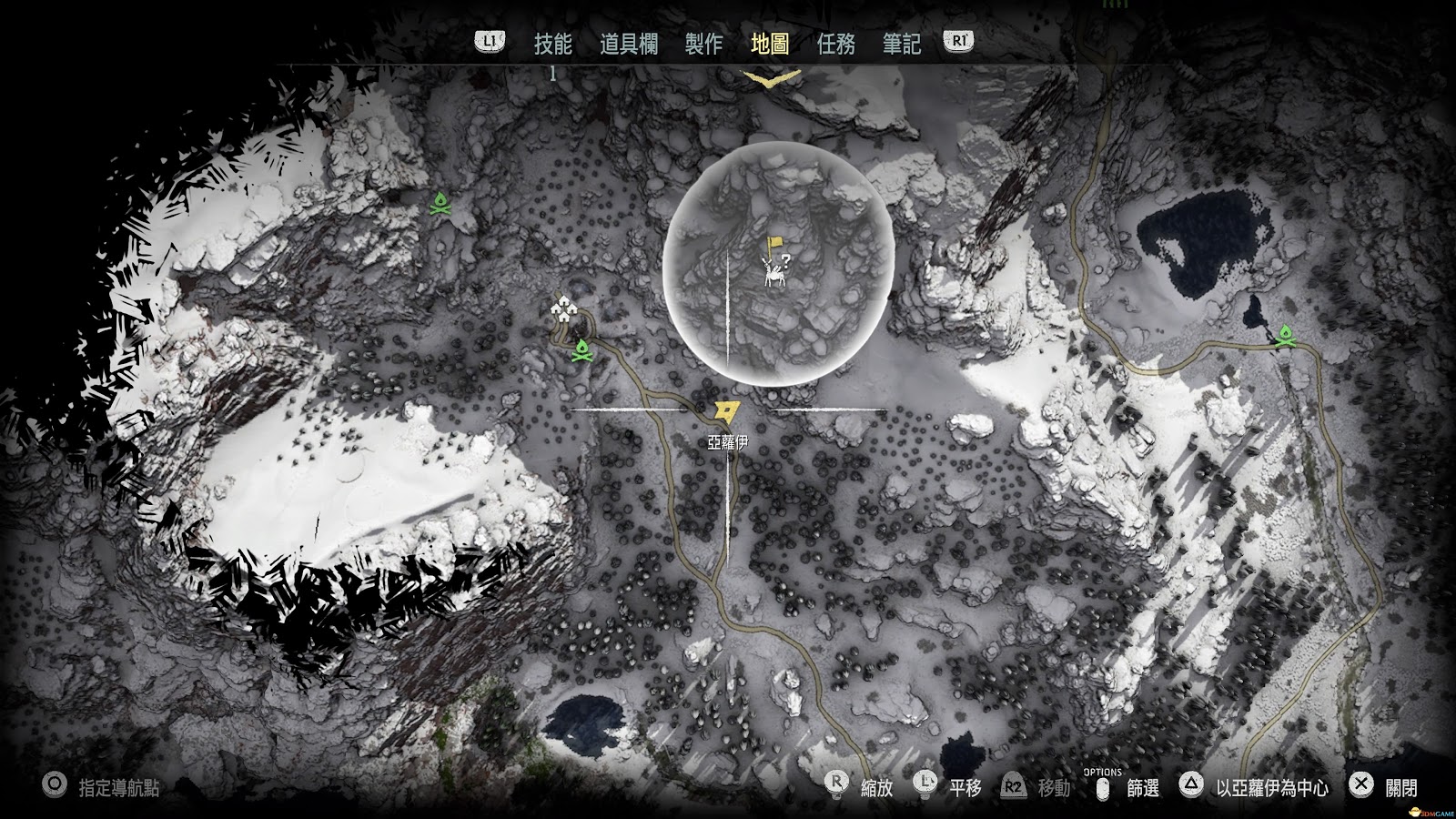Click the yellow 亞蘿伊 player arrow marker

[x=727, y=412]
